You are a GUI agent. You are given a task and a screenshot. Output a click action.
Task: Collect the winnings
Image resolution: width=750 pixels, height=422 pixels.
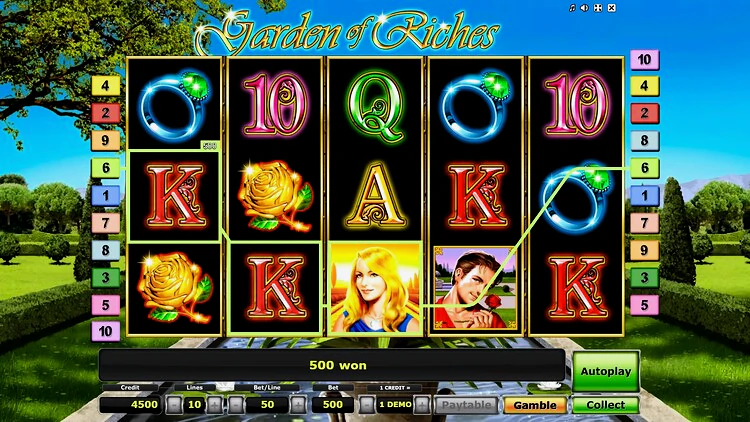click(605, 405)
